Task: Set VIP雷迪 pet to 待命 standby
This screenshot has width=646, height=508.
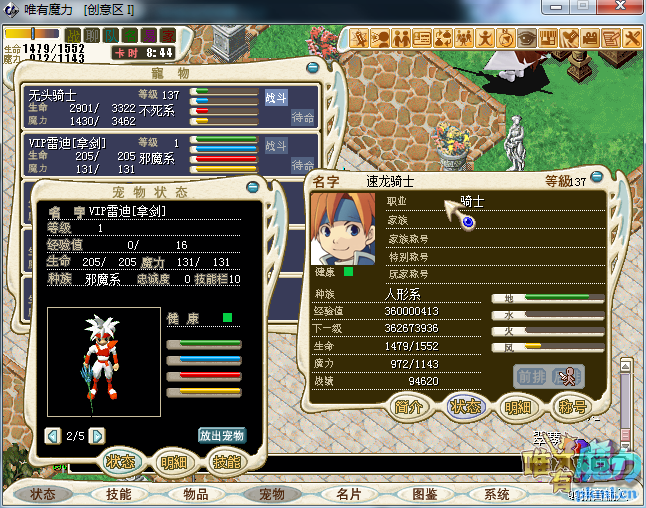Action: [303, 164]
